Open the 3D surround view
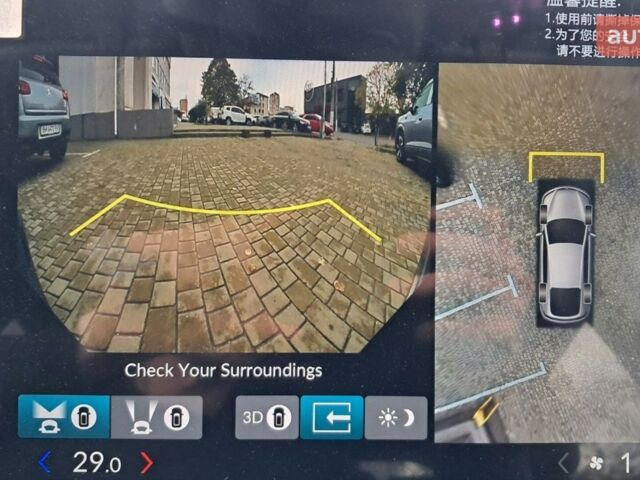Screen dimensions: 640x480 click(x=267, y=417)
